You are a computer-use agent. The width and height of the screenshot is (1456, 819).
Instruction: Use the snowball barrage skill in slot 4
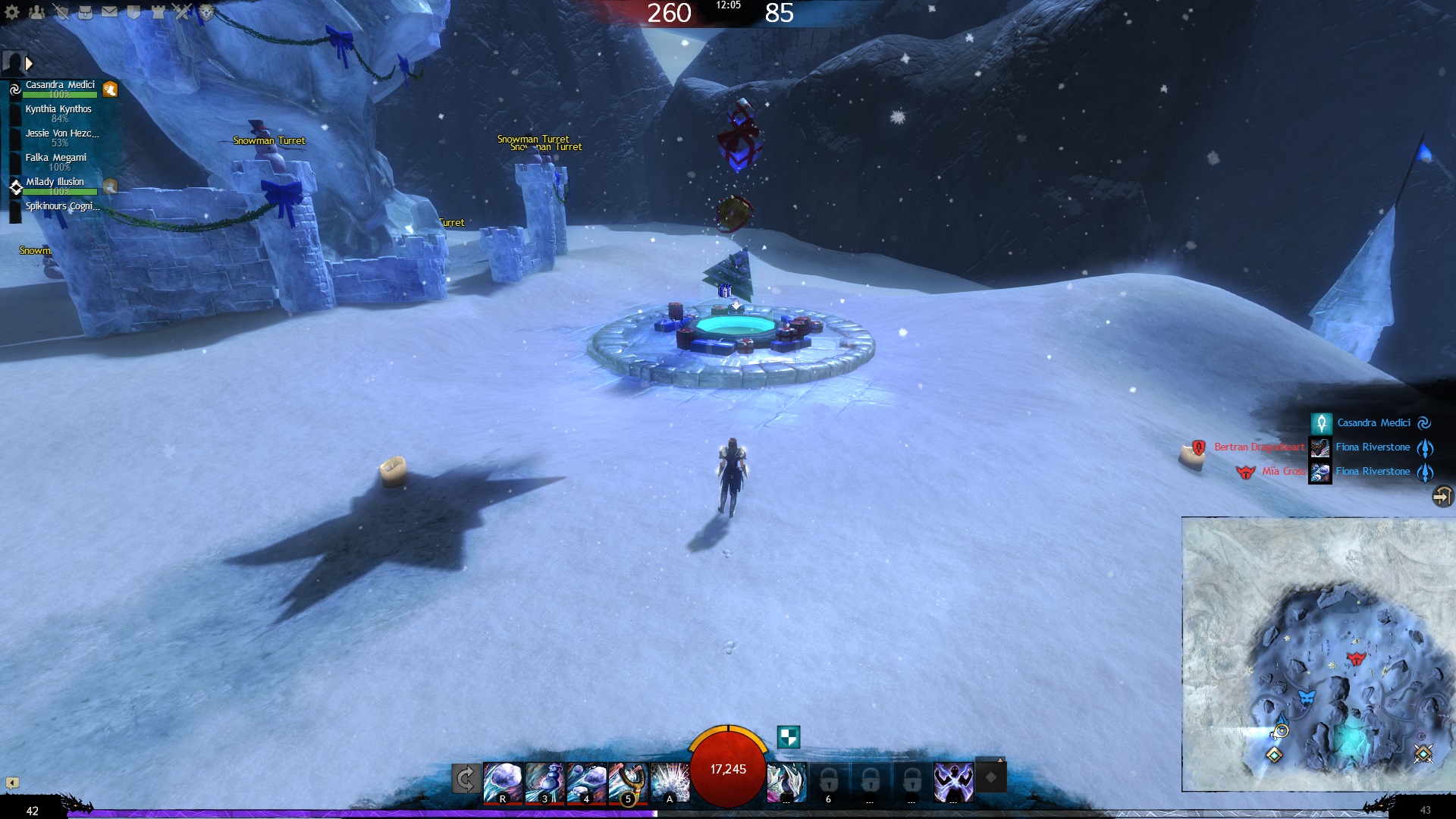585,782
